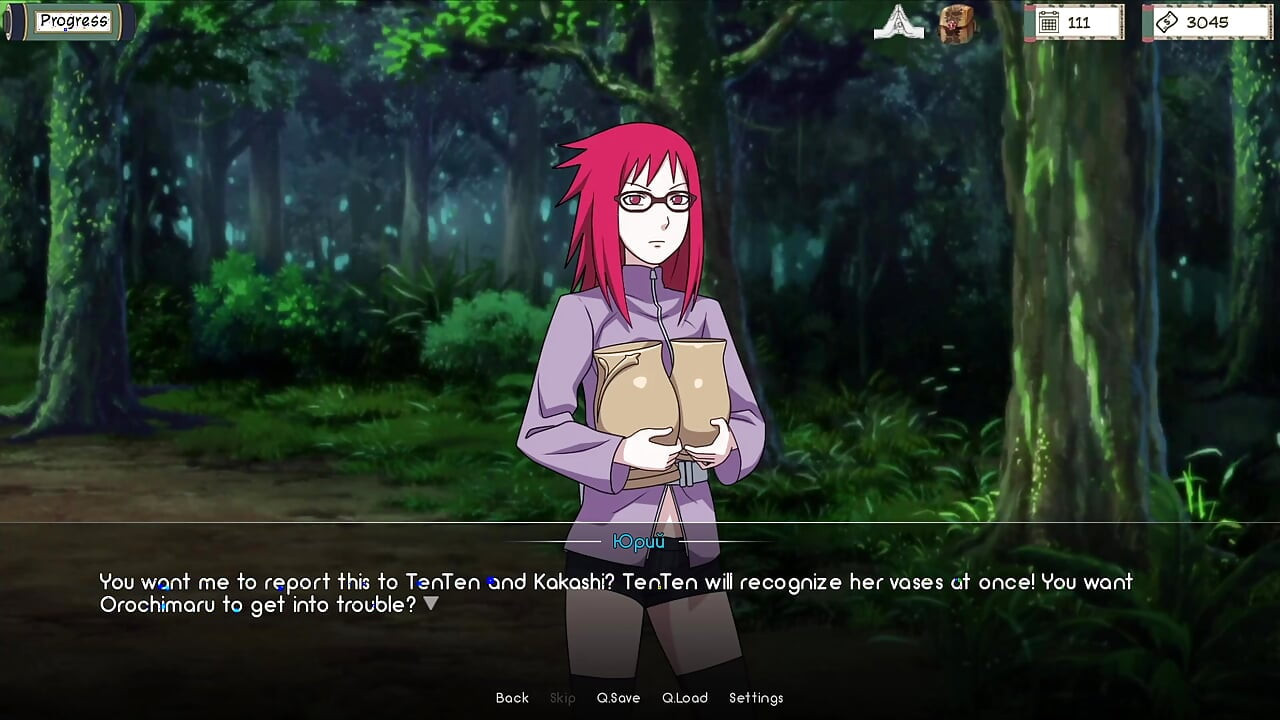Click the dialogue advance arrow

pos(432,602)
